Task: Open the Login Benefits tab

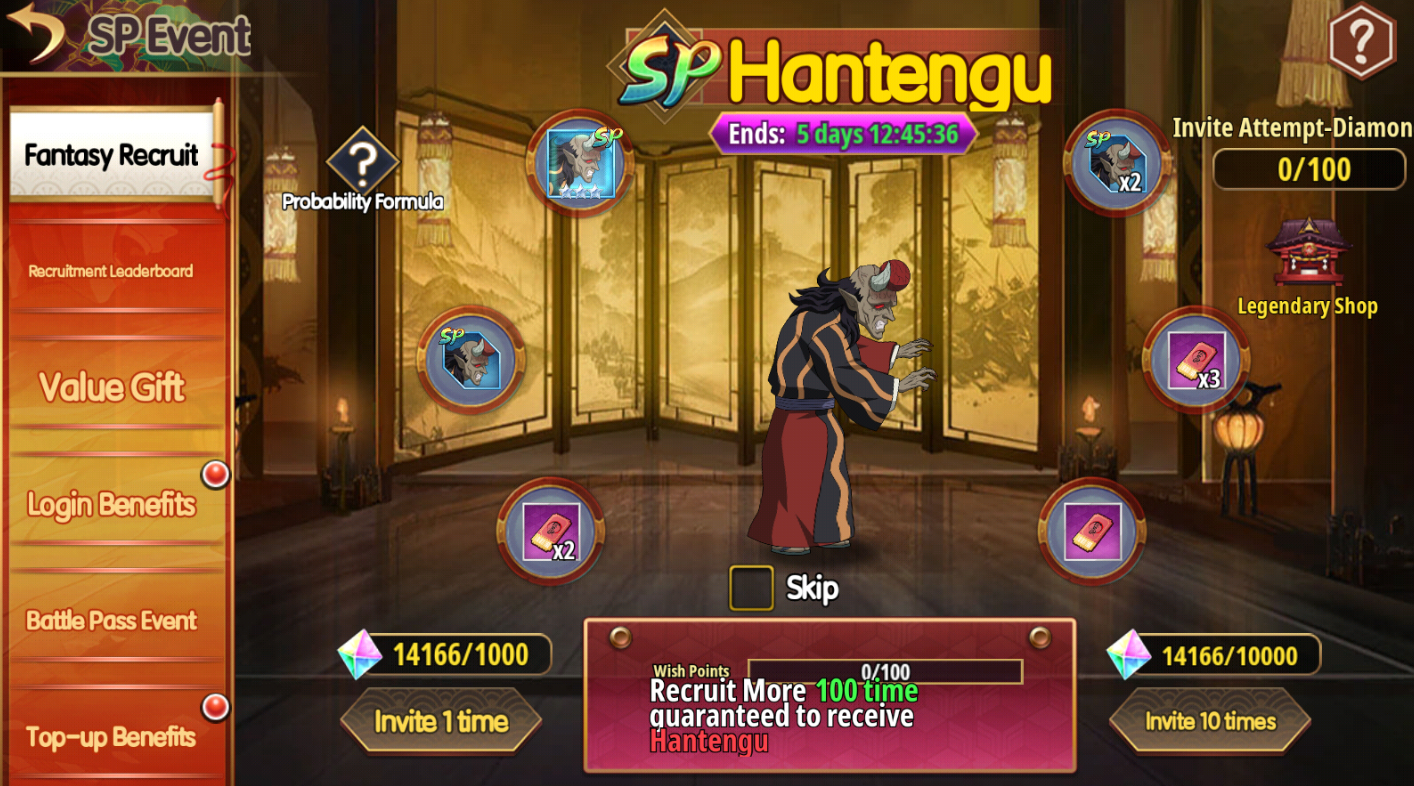Action: (111, 504)
